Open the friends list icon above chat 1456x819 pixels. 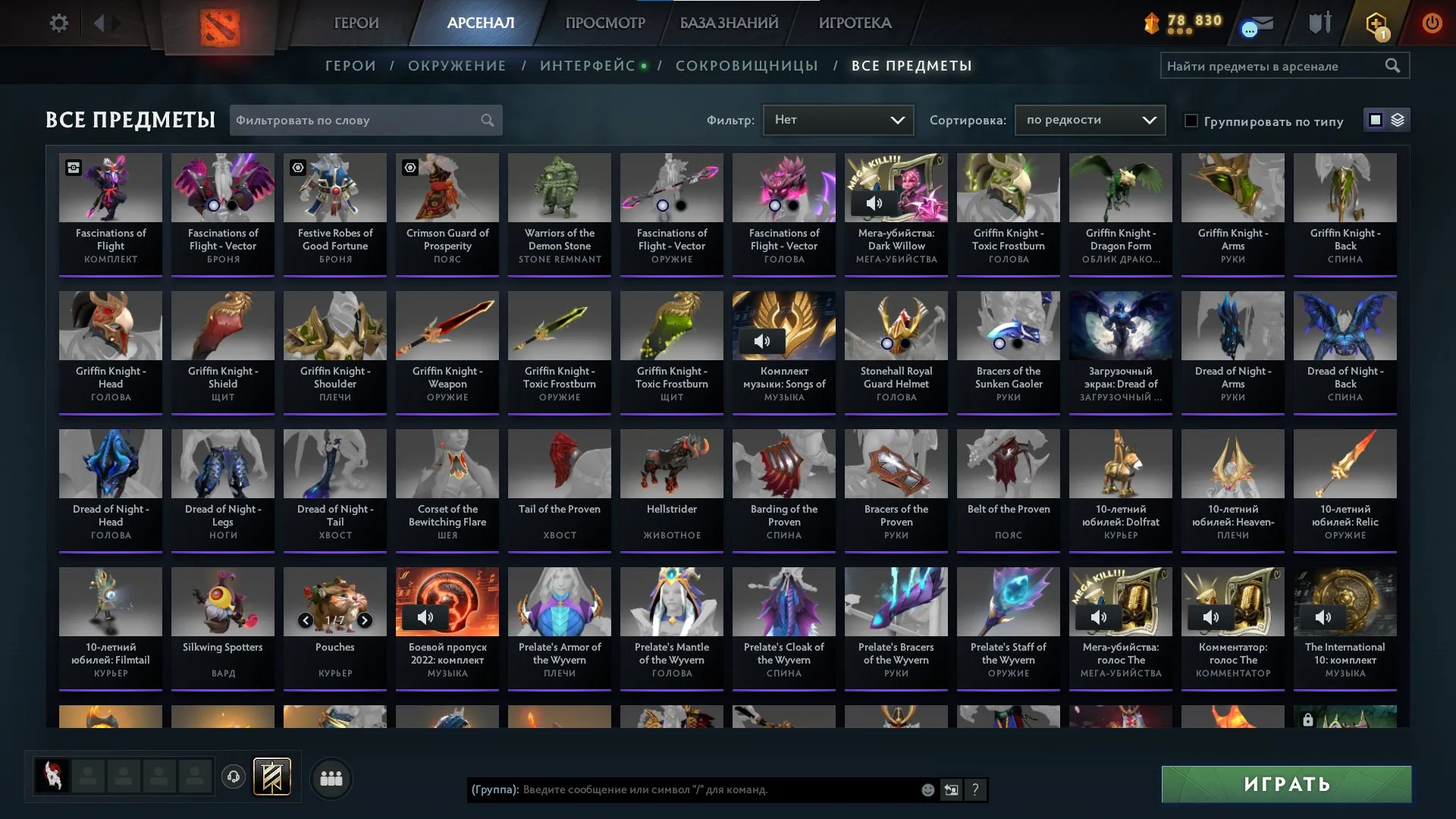pos(331,777)
